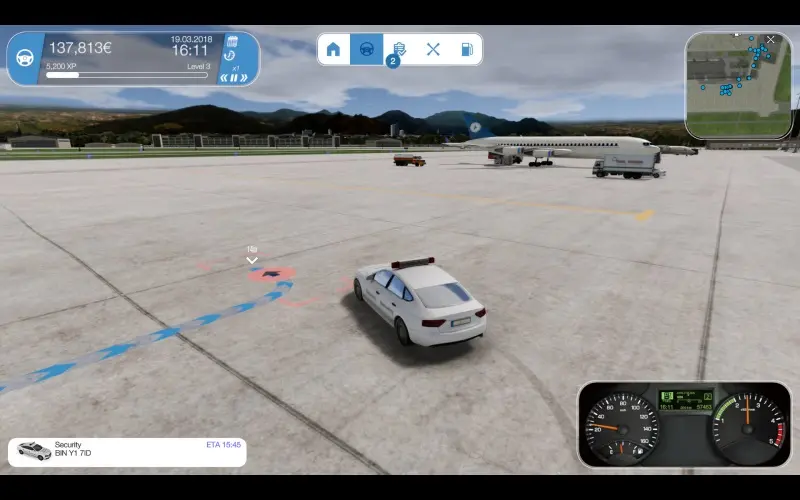Select the Security vehicle task card
This screenshot has height=500, width=800.
[x=127, y=452]
